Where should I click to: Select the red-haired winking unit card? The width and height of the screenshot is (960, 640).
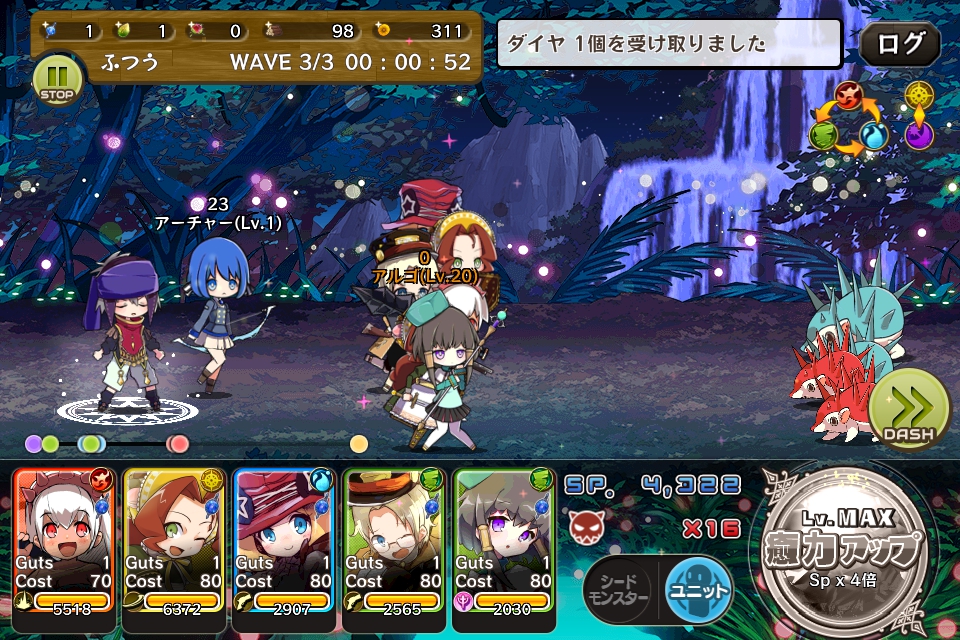point(174,538)
